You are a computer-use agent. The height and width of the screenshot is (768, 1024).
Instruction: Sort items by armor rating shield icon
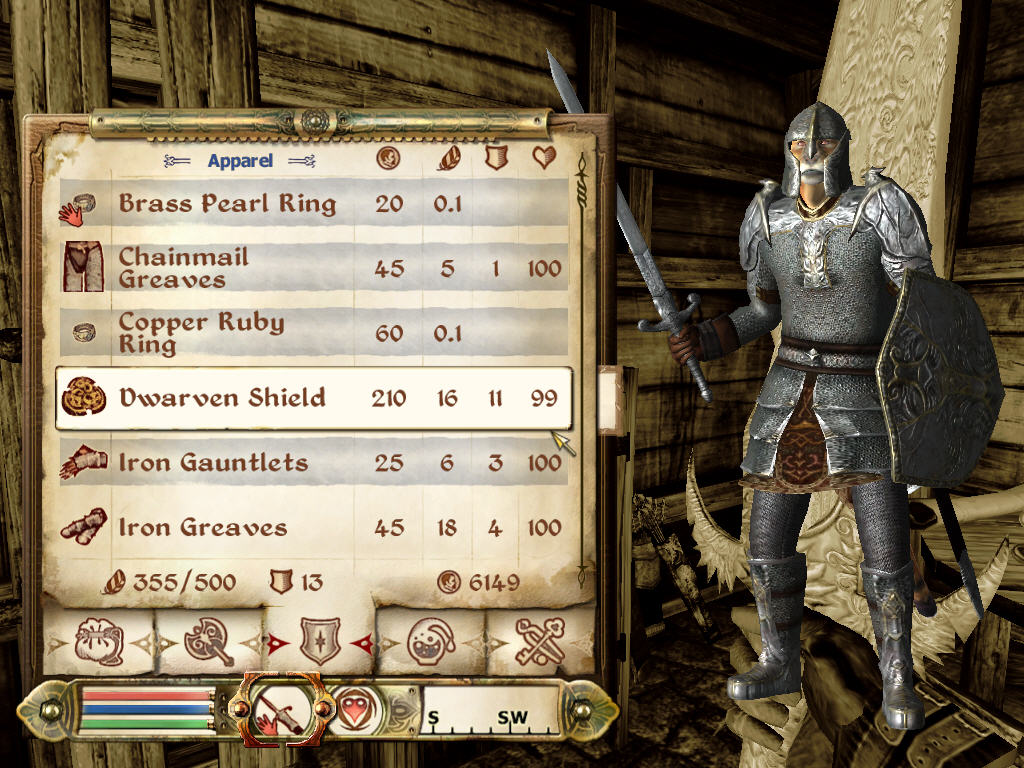click(x=495, y=159)
